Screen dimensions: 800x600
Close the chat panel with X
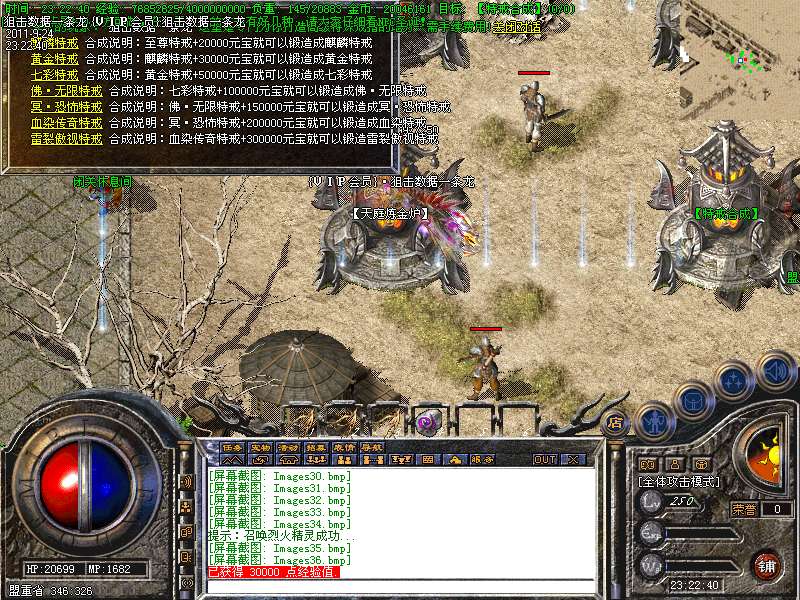573,460
